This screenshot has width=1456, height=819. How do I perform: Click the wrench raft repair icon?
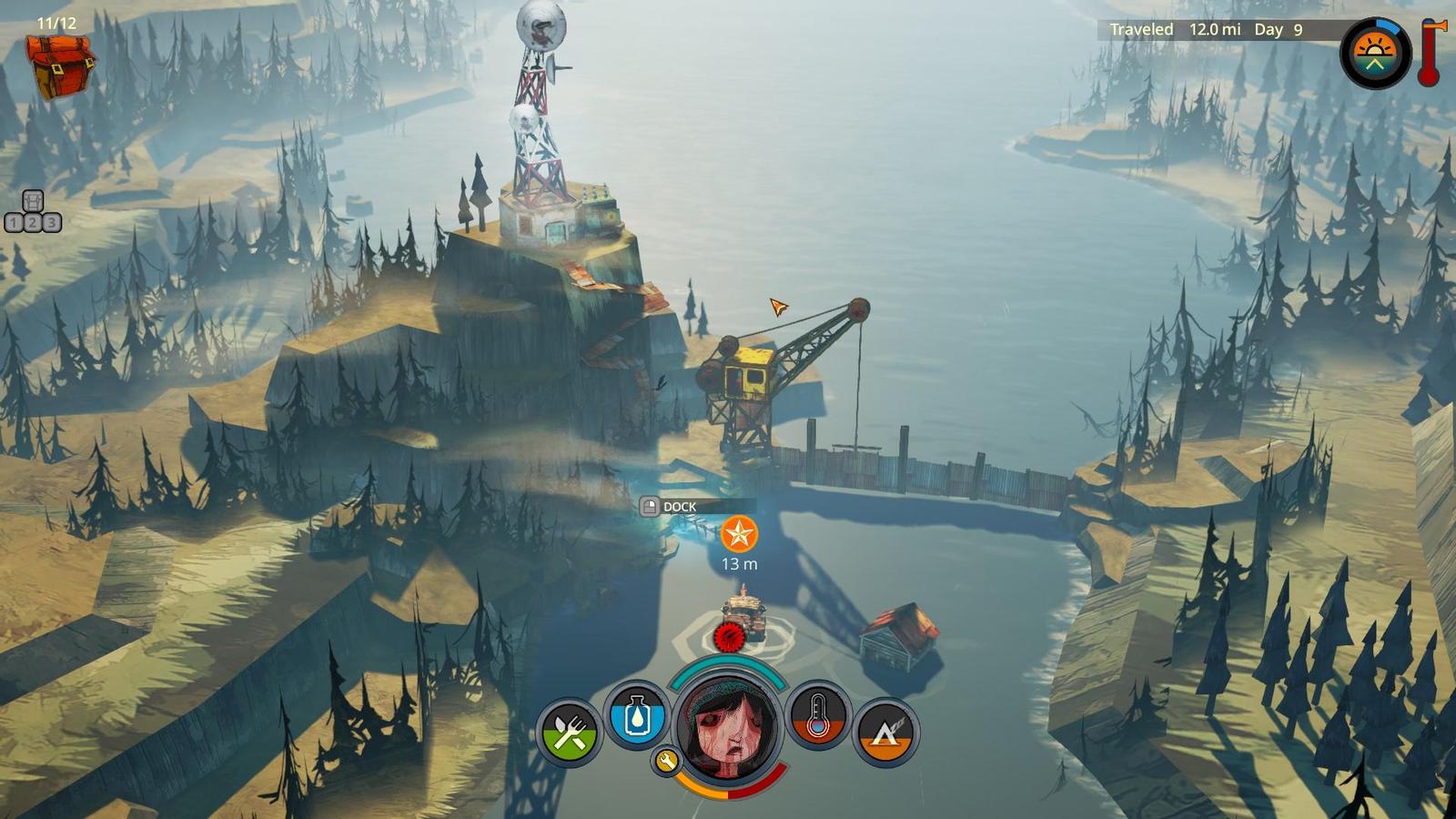pos(666,761)
